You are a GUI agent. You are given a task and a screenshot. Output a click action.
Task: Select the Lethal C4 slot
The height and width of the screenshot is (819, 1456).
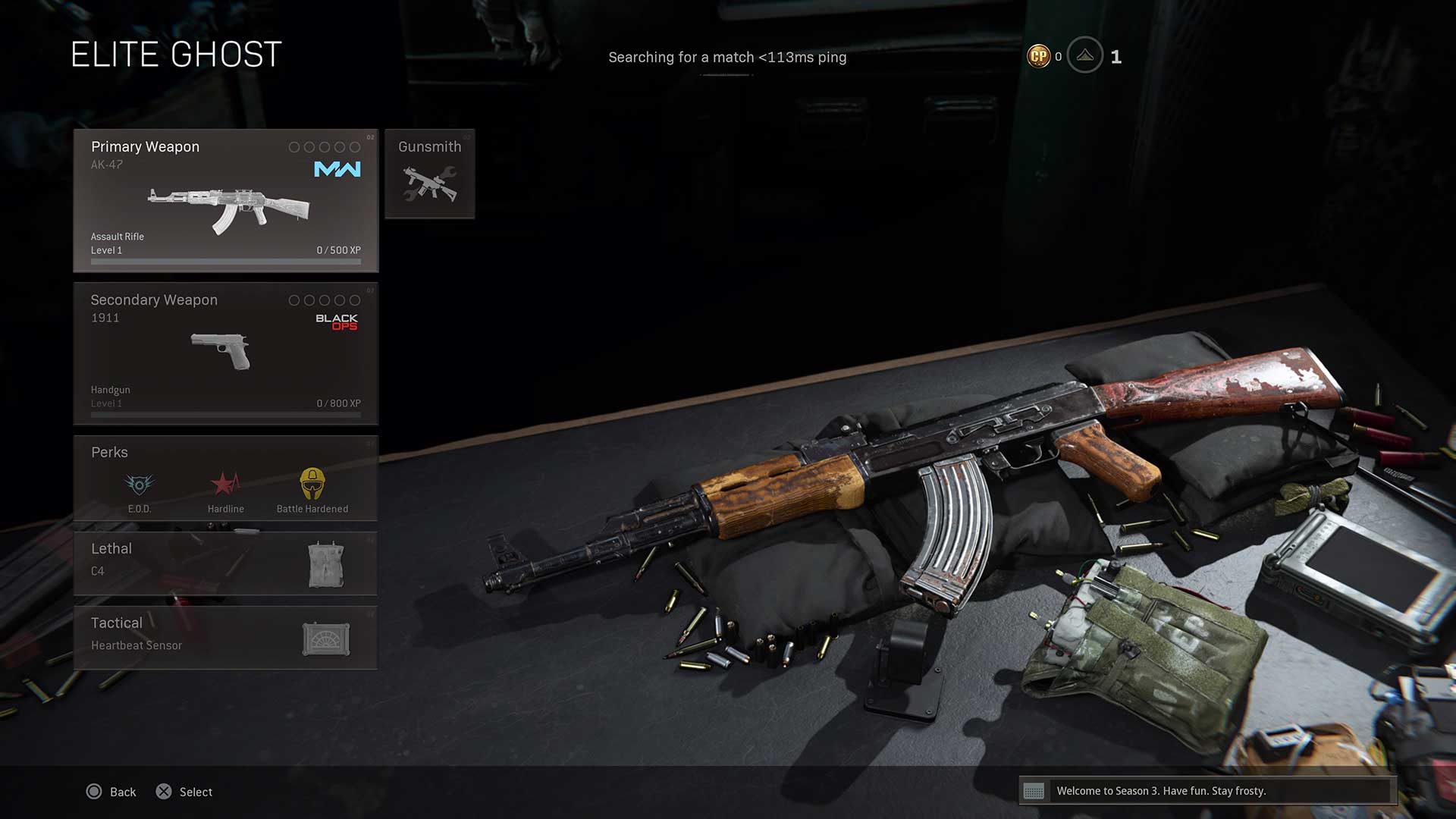tap(225, 563)
